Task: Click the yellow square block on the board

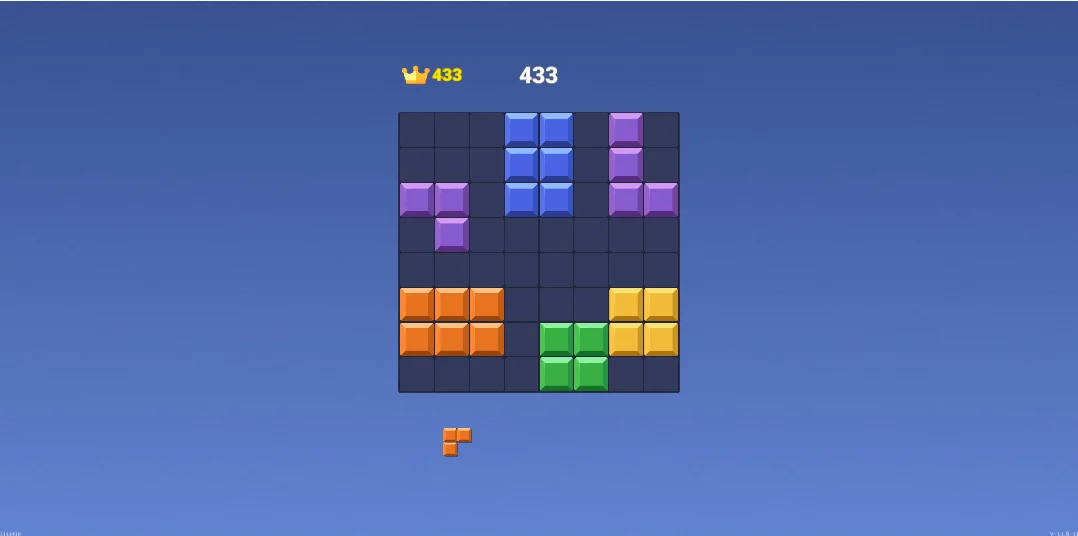Action: (643, 322)
